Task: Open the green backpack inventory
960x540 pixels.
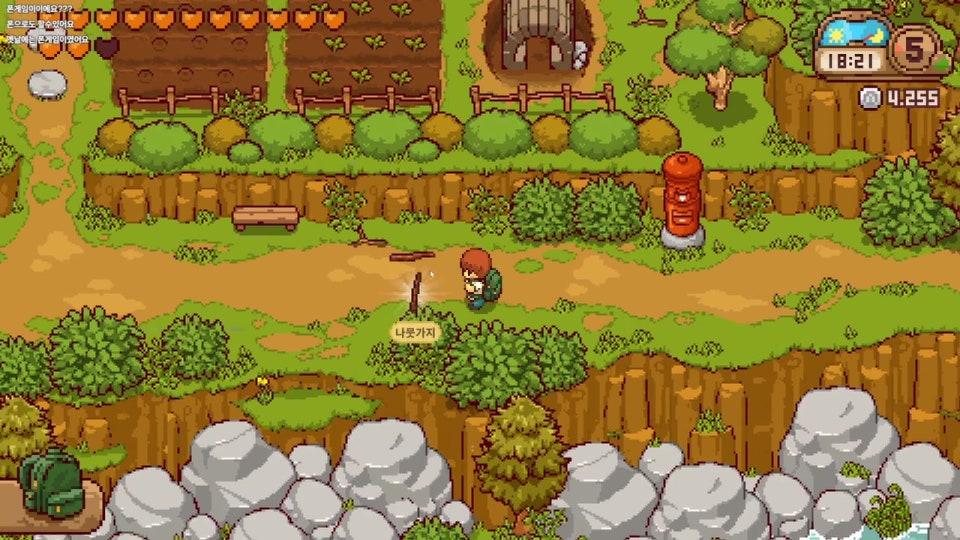Action: pos(48,484)
